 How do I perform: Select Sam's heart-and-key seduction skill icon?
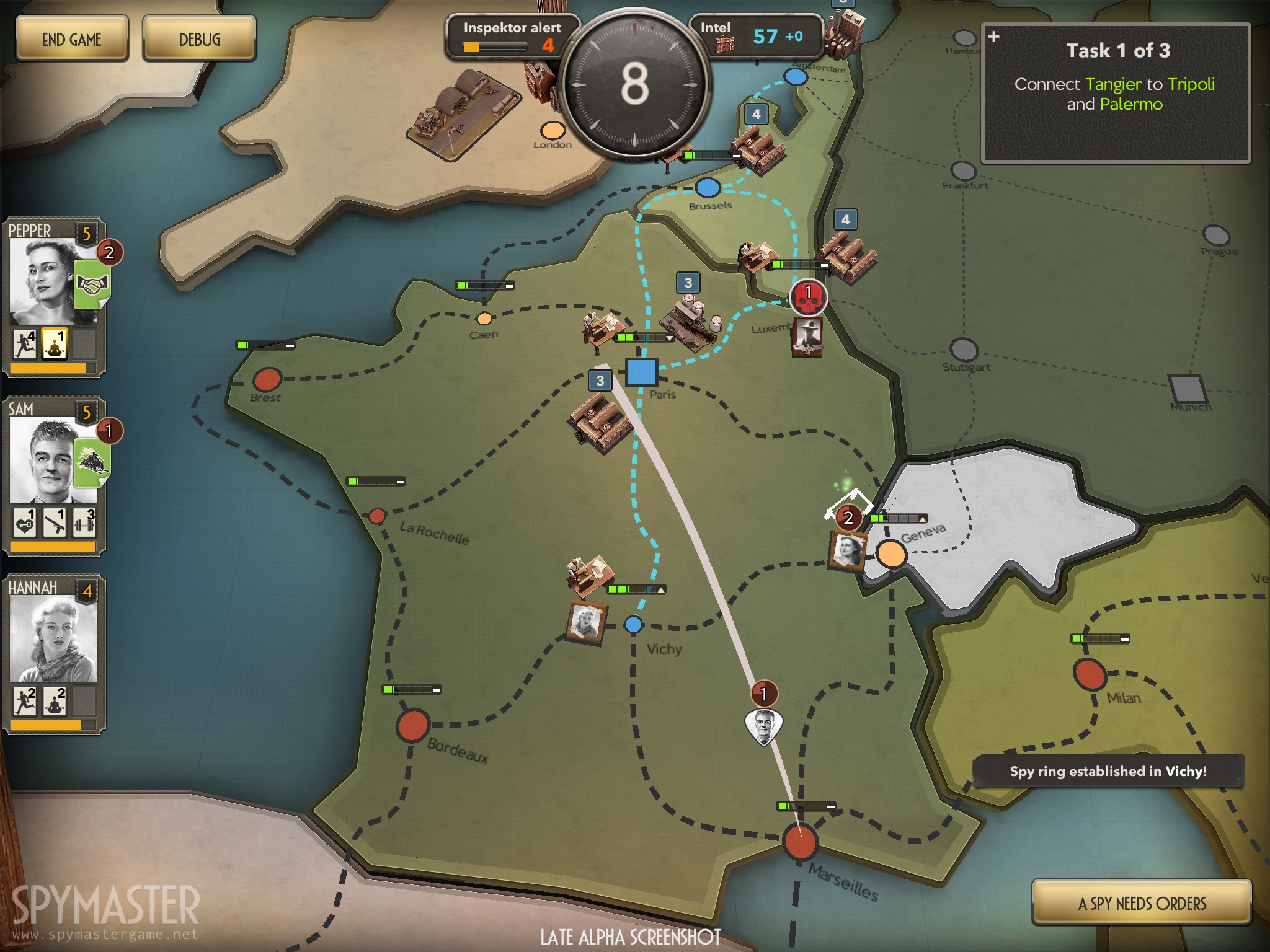click(x=25, y=521)
